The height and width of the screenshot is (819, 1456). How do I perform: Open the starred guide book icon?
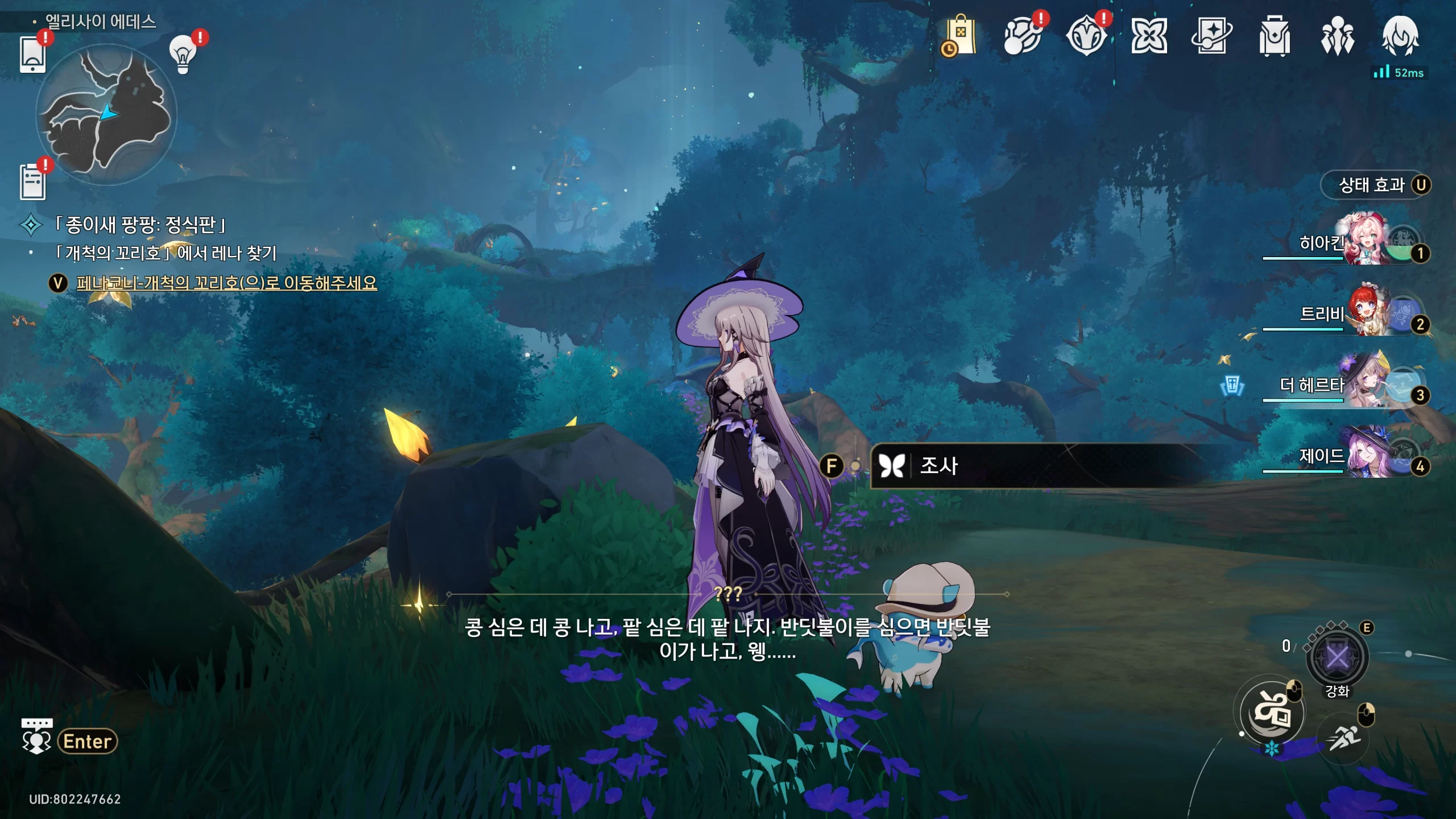[x=1211, y=36]
